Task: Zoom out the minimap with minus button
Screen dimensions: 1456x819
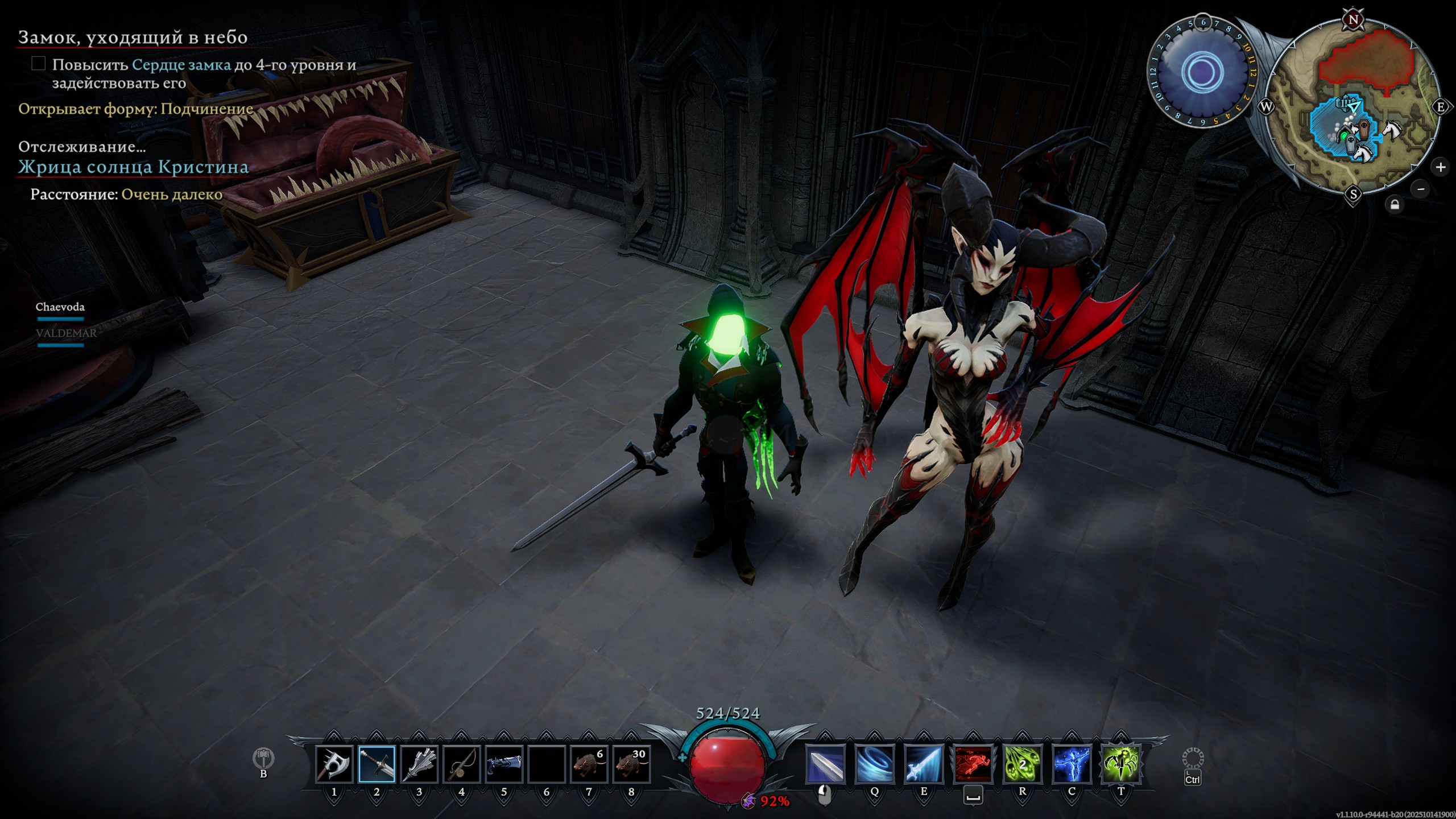Action: (x=1421, y=189)
